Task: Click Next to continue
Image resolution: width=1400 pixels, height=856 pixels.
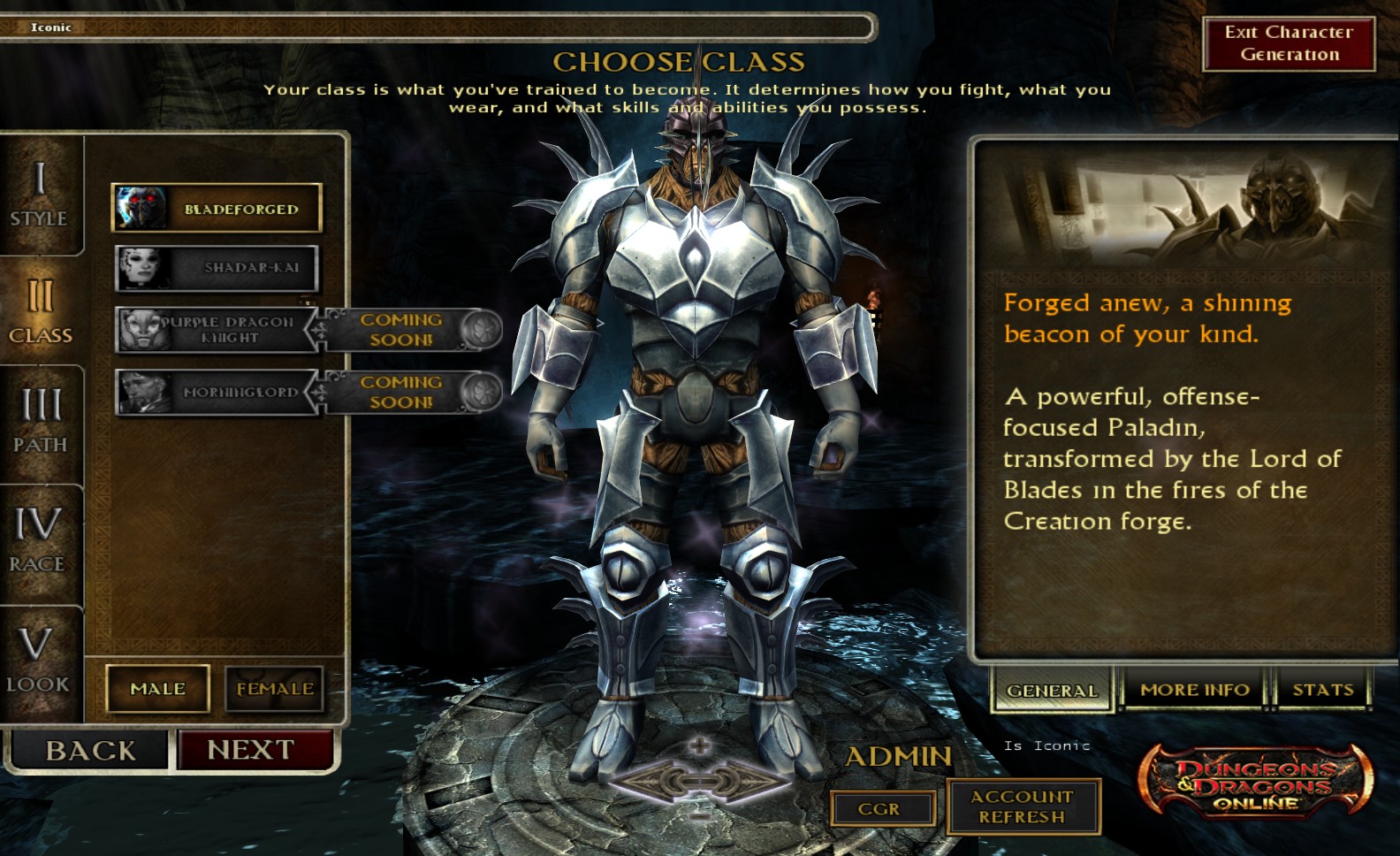Action: tap(252, 750)
